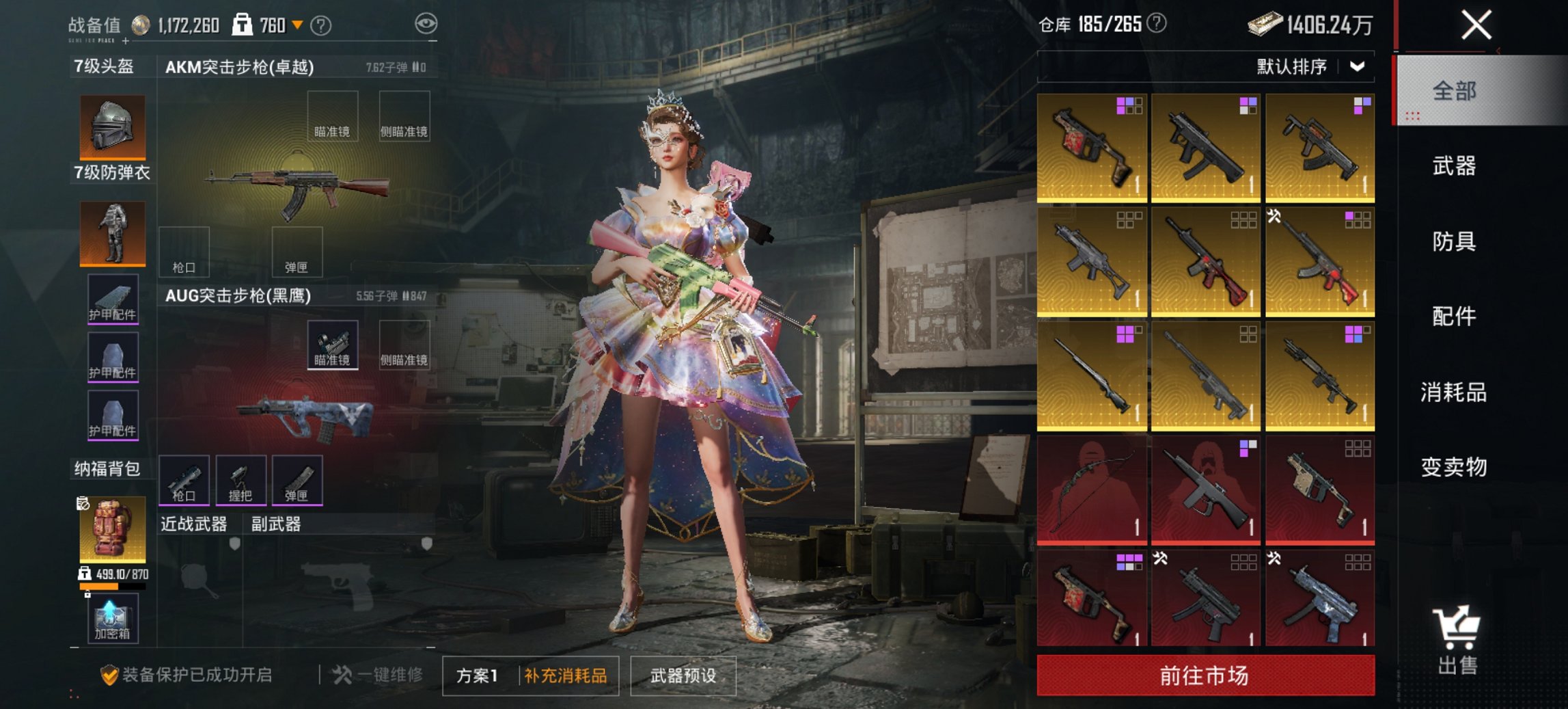Click the 补充消耗品 refill button
This screenshot has width=1568, height=709.
click(x=566, y=676)
